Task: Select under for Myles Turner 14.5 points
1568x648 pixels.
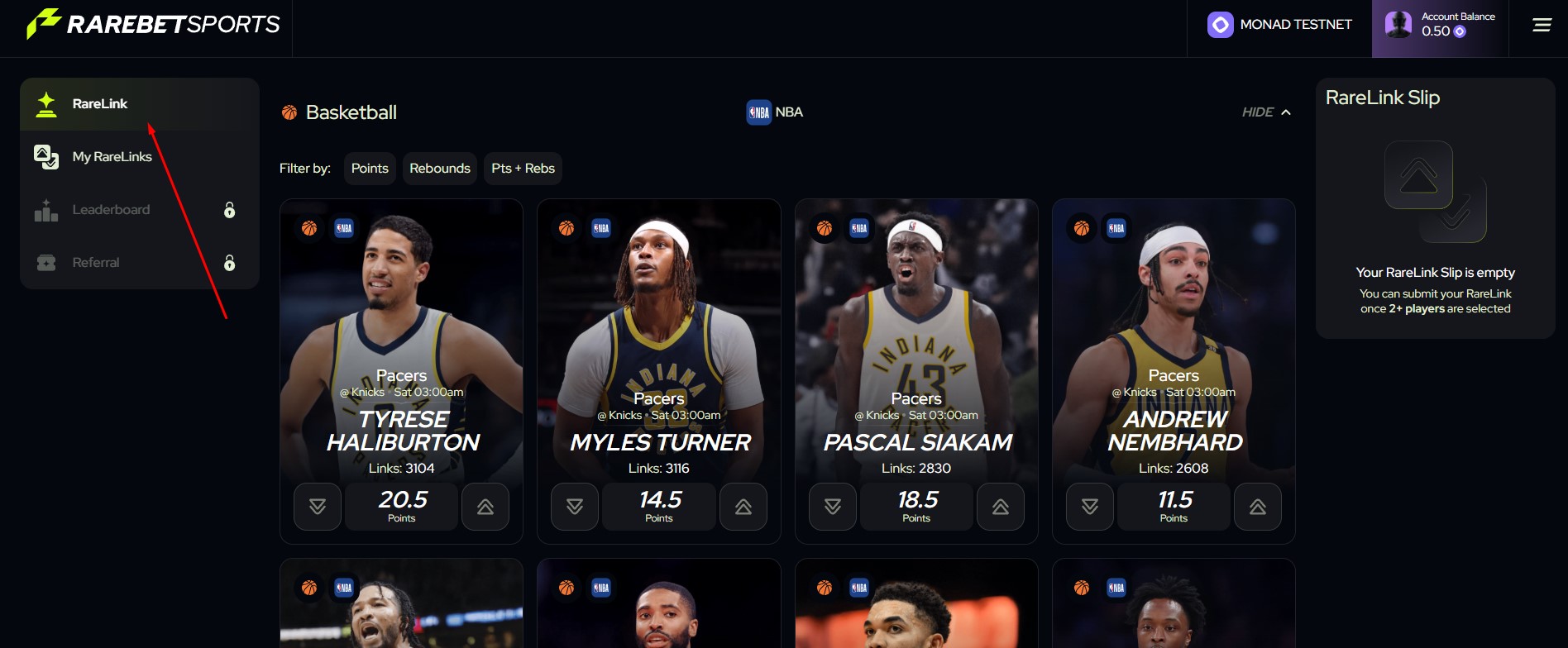Action: [575, 507]
